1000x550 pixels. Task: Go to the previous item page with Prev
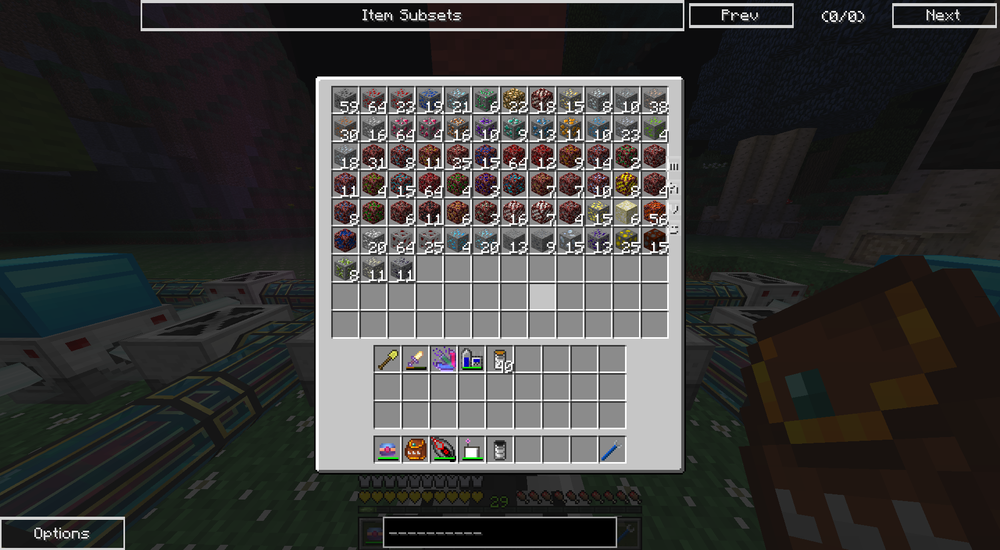[741, 15]
